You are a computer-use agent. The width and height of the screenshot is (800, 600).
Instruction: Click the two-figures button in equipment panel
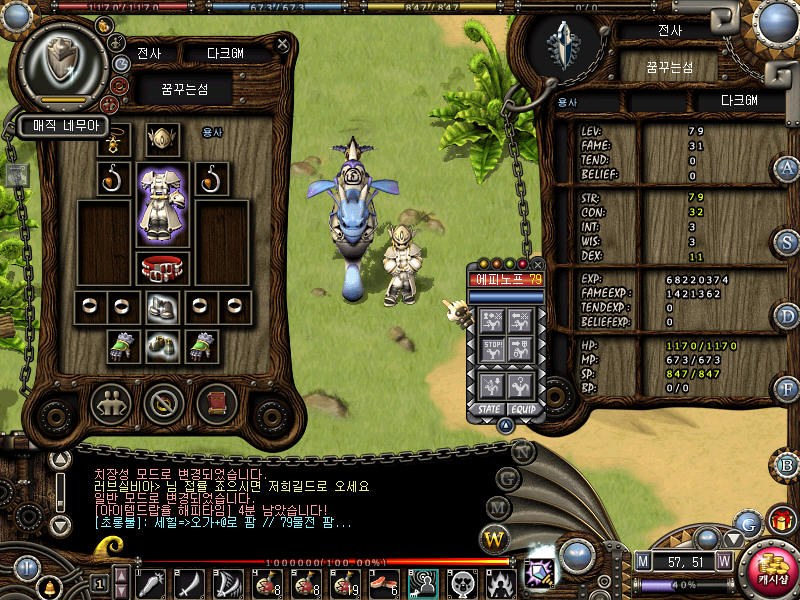(x=110, y=403)
